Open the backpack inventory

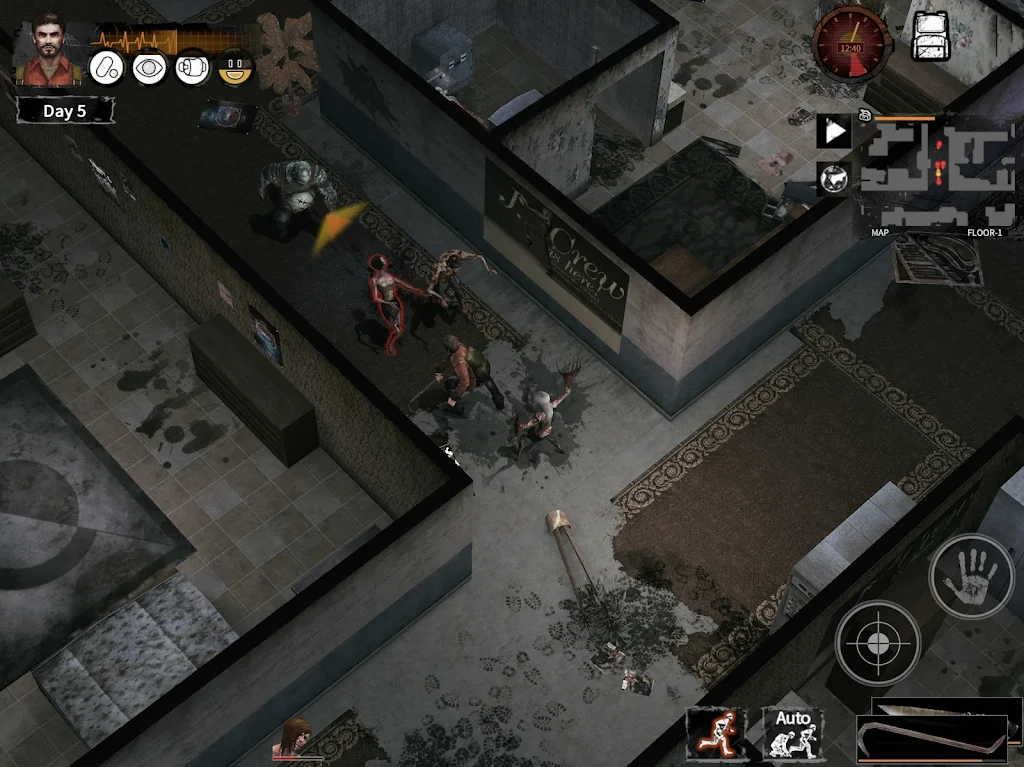click(x=931, y=35)
